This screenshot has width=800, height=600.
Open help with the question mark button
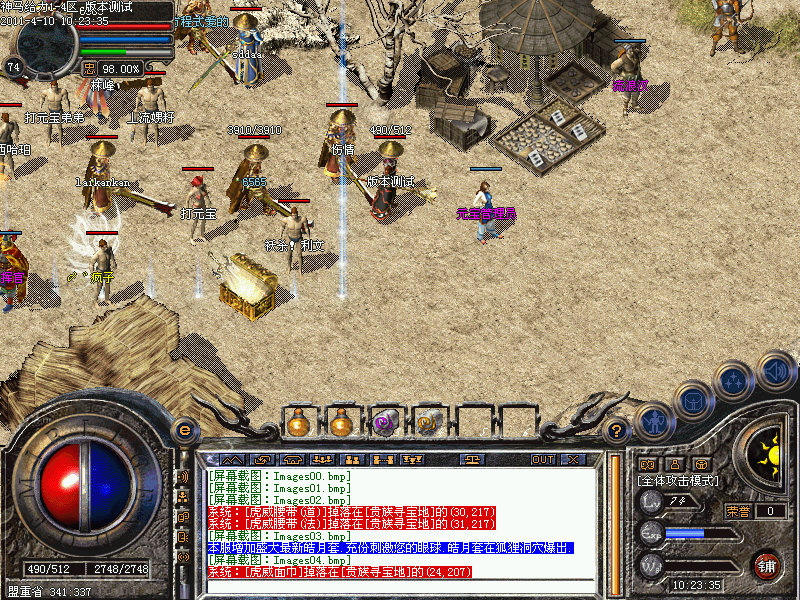[x=618, y=431]
